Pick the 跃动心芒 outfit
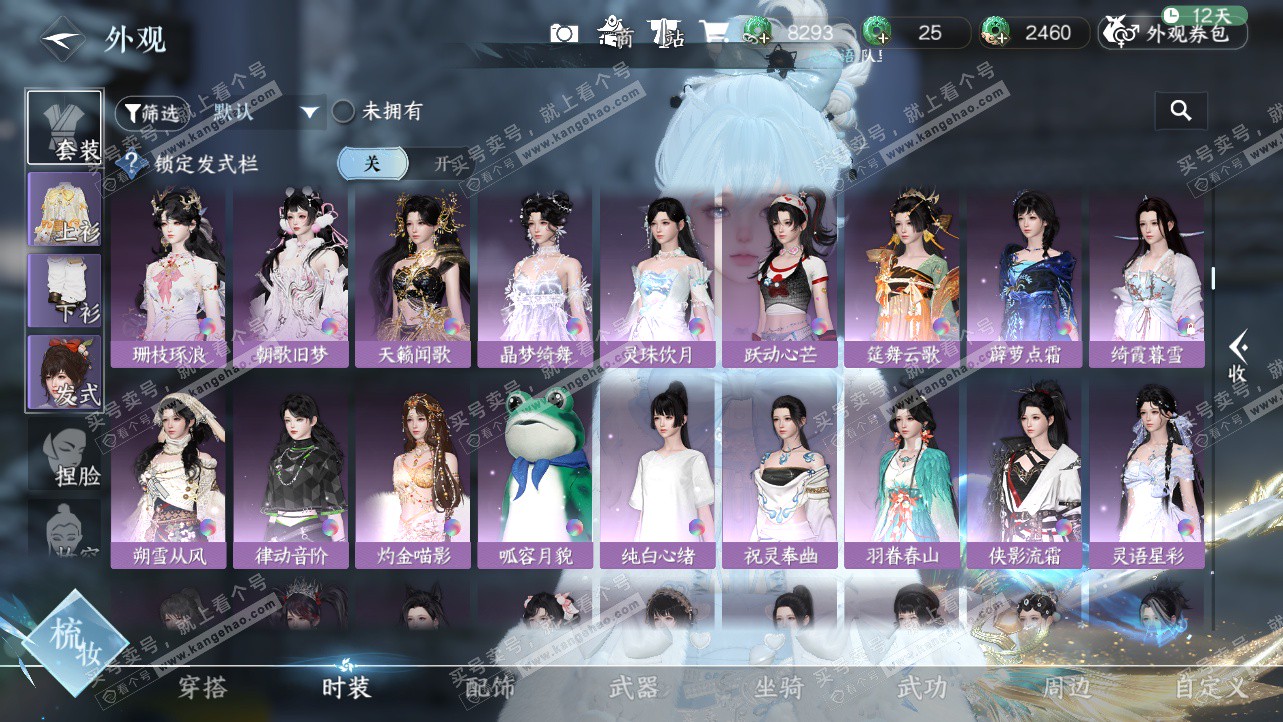 [781, 277]
